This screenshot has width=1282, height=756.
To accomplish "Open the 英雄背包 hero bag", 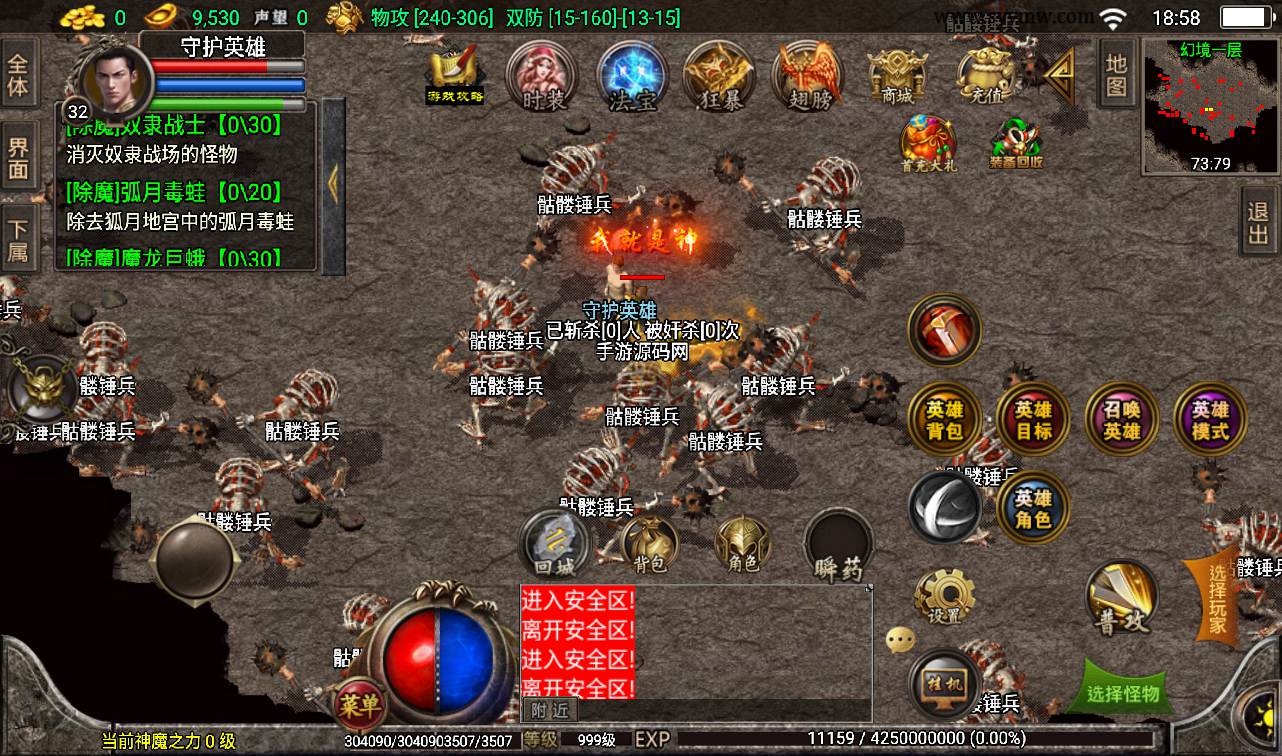I will [x=944, y=421].
